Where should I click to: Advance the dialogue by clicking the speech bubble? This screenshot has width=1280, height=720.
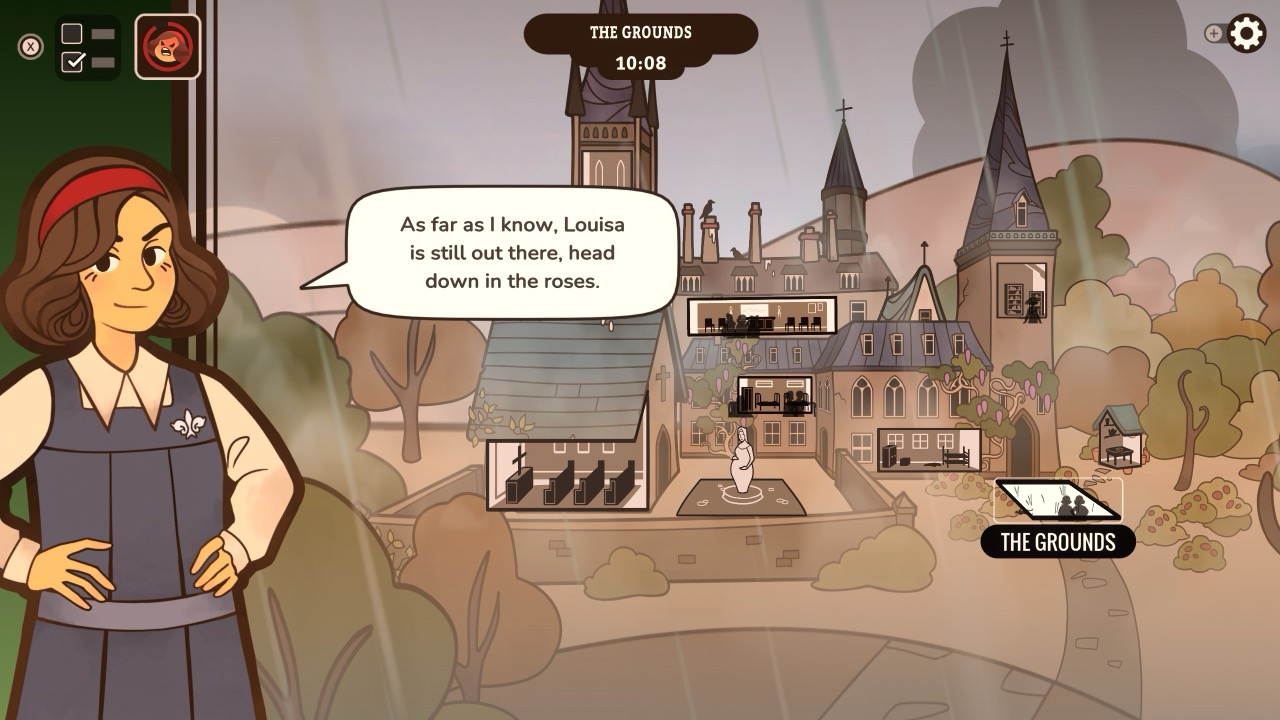click(x=511, y=252)
